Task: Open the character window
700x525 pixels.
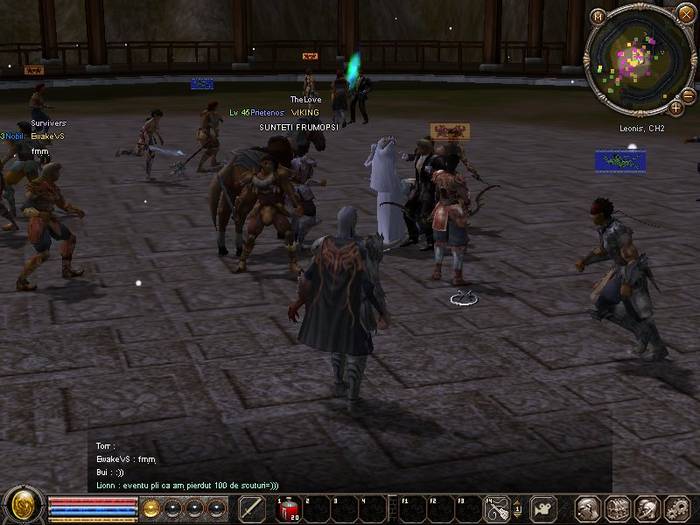Action: pos(589,509)
